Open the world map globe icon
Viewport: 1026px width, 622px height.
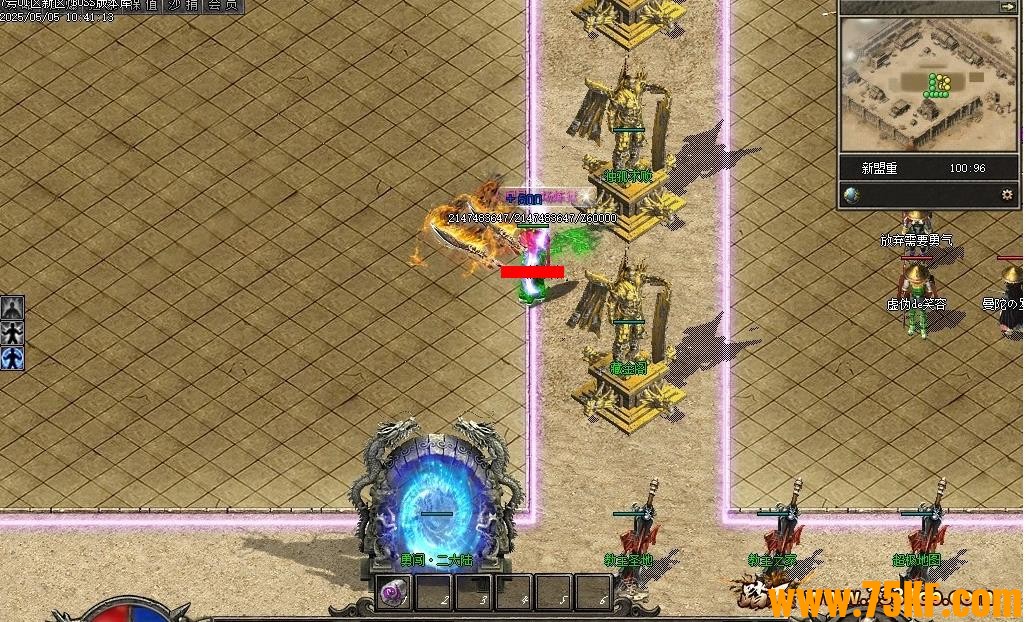852,195
